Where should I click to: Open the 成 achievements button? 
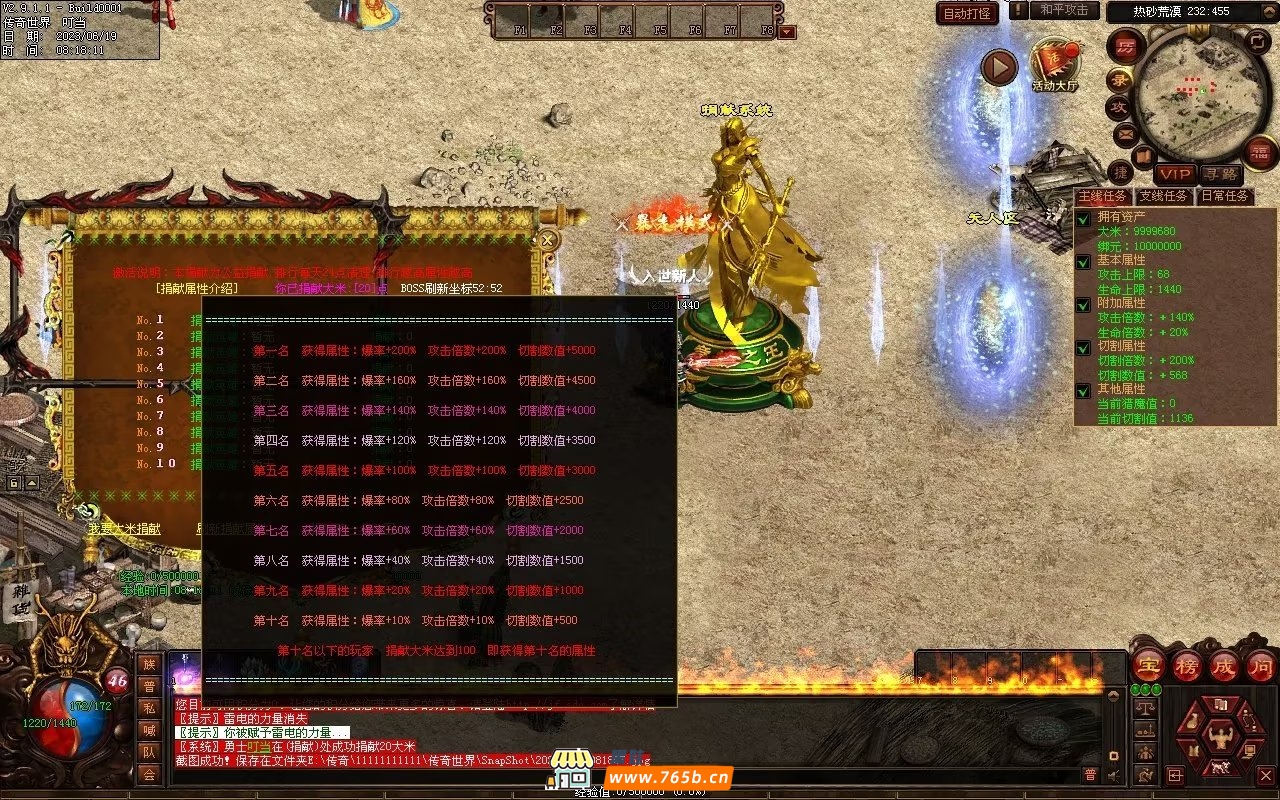[x=1223, y=665]
